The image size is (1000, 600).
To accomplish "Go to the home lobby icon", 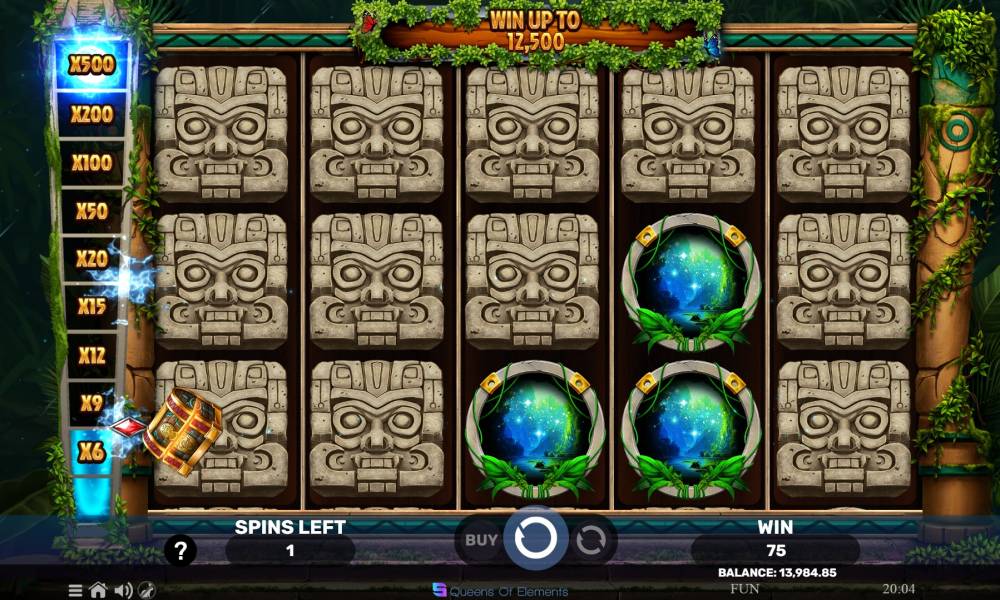I will click(x=99, y=590).
